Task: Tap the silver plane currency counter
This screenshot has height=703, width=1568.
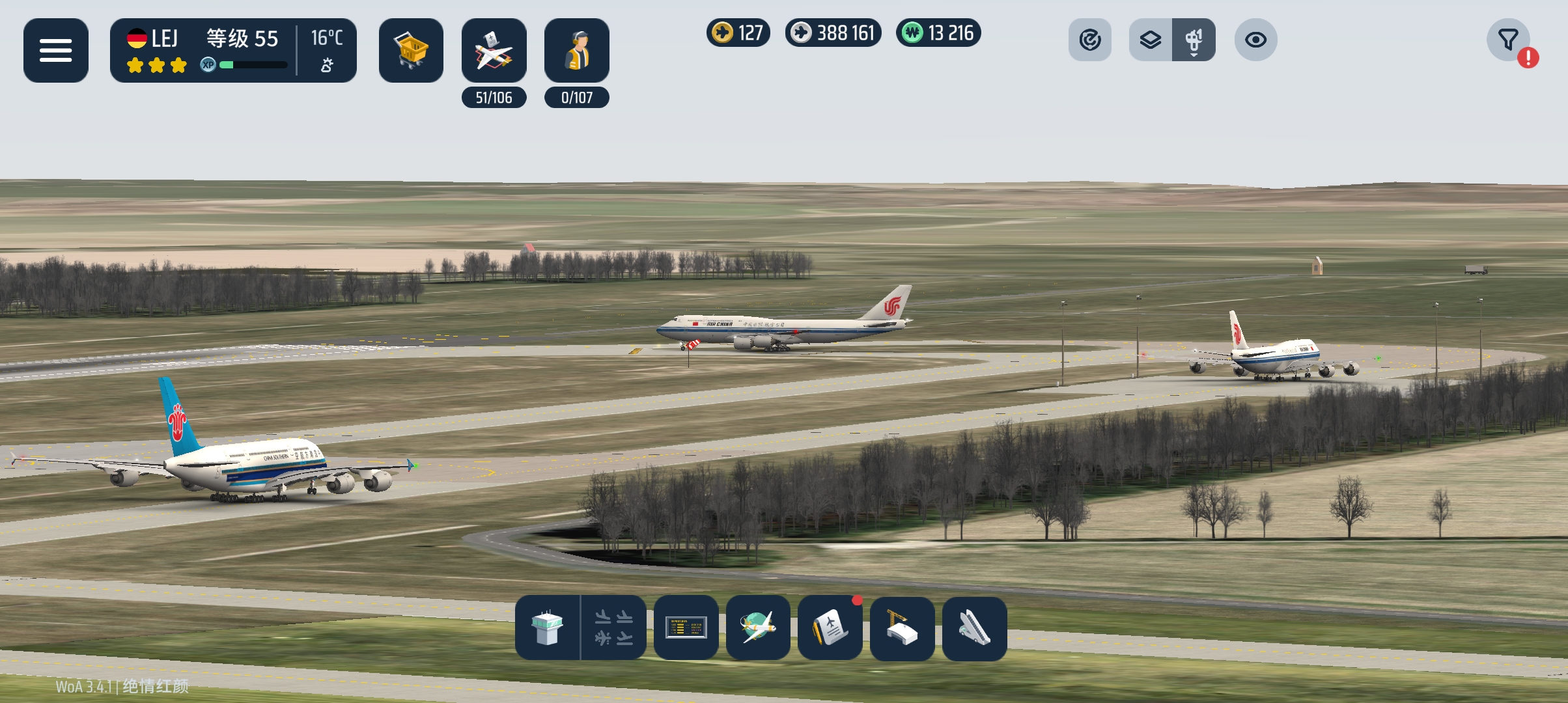Action: (833, 33)
